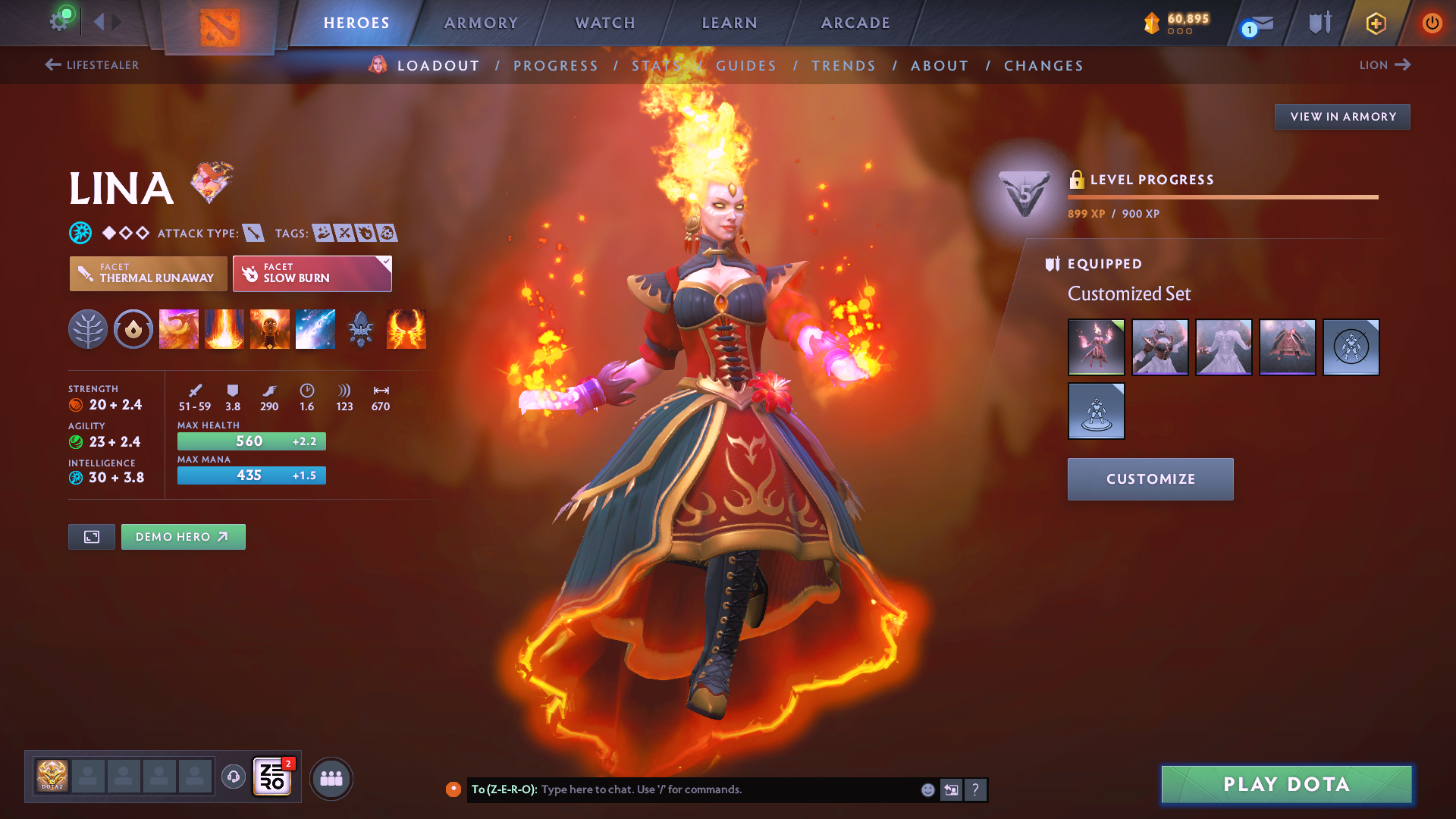1456x819 pixels.
Task: Click View in Armory button
Action: coord(1342,117)
